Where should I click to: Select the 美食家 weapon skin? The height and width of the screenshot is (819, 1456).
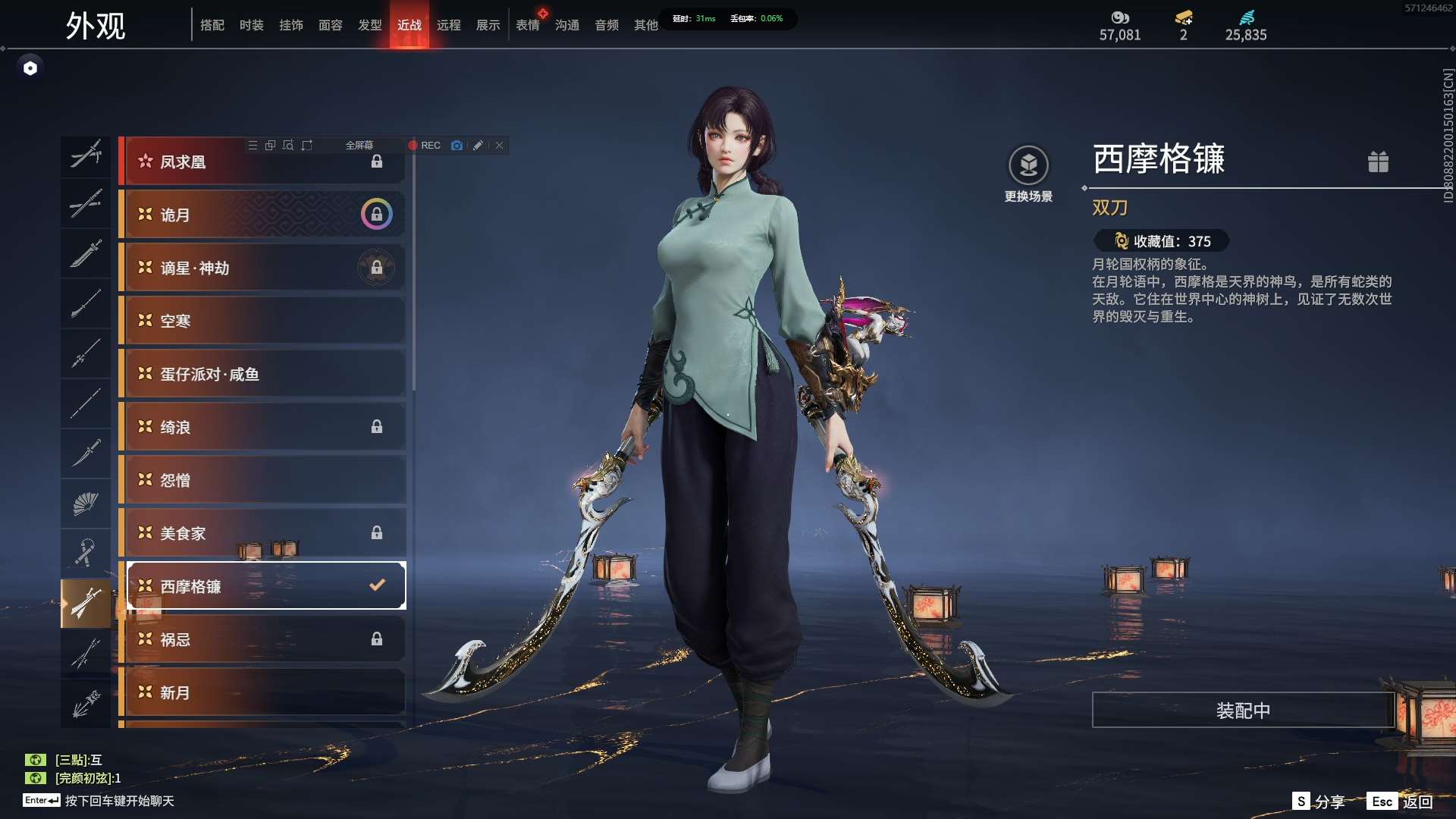tap(262, 533)
